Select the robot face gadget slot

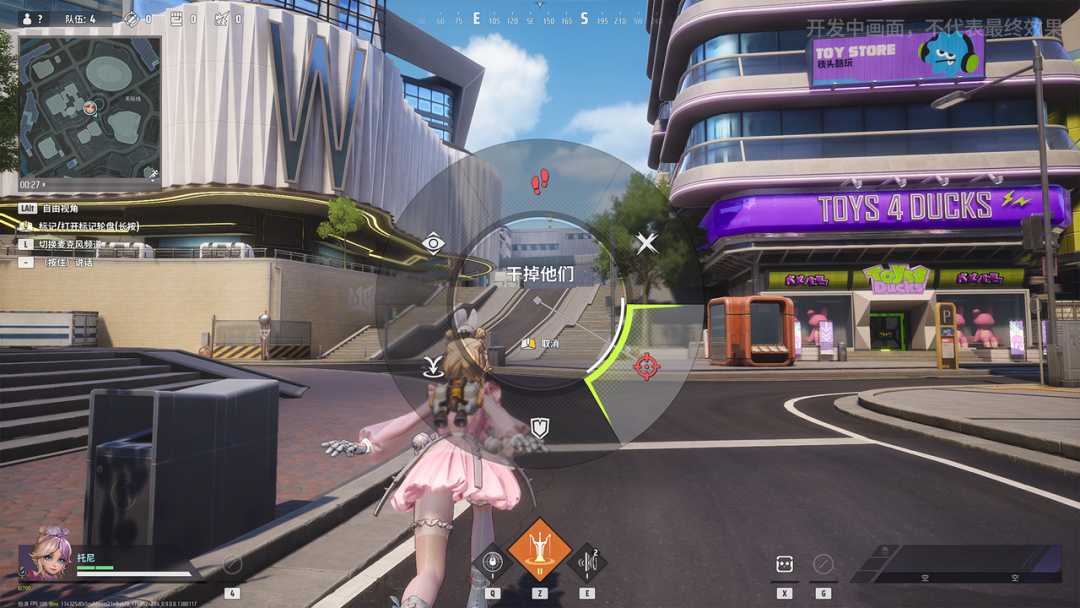(x=785, y=564)
